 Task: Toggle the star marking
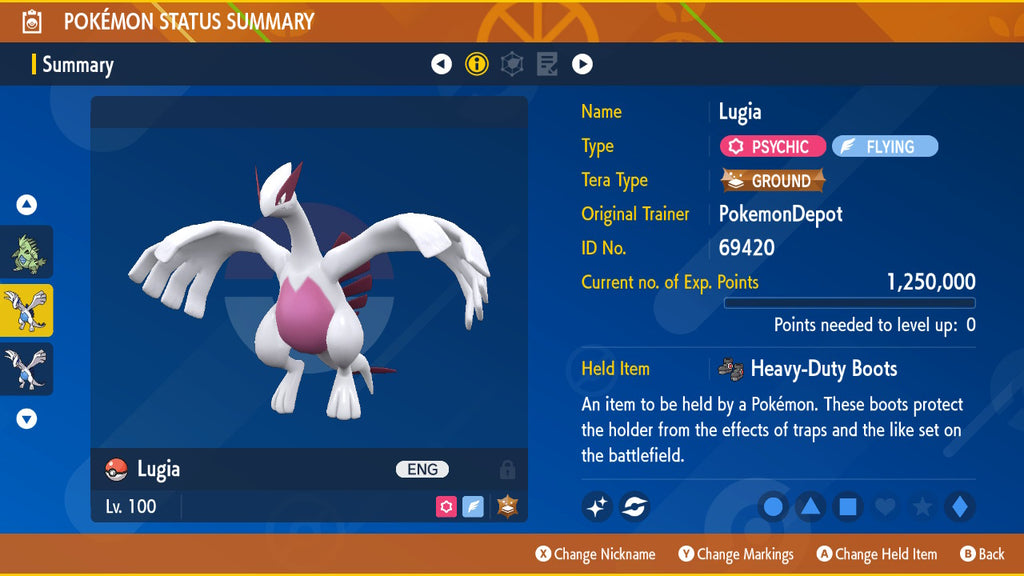[922, 507]
